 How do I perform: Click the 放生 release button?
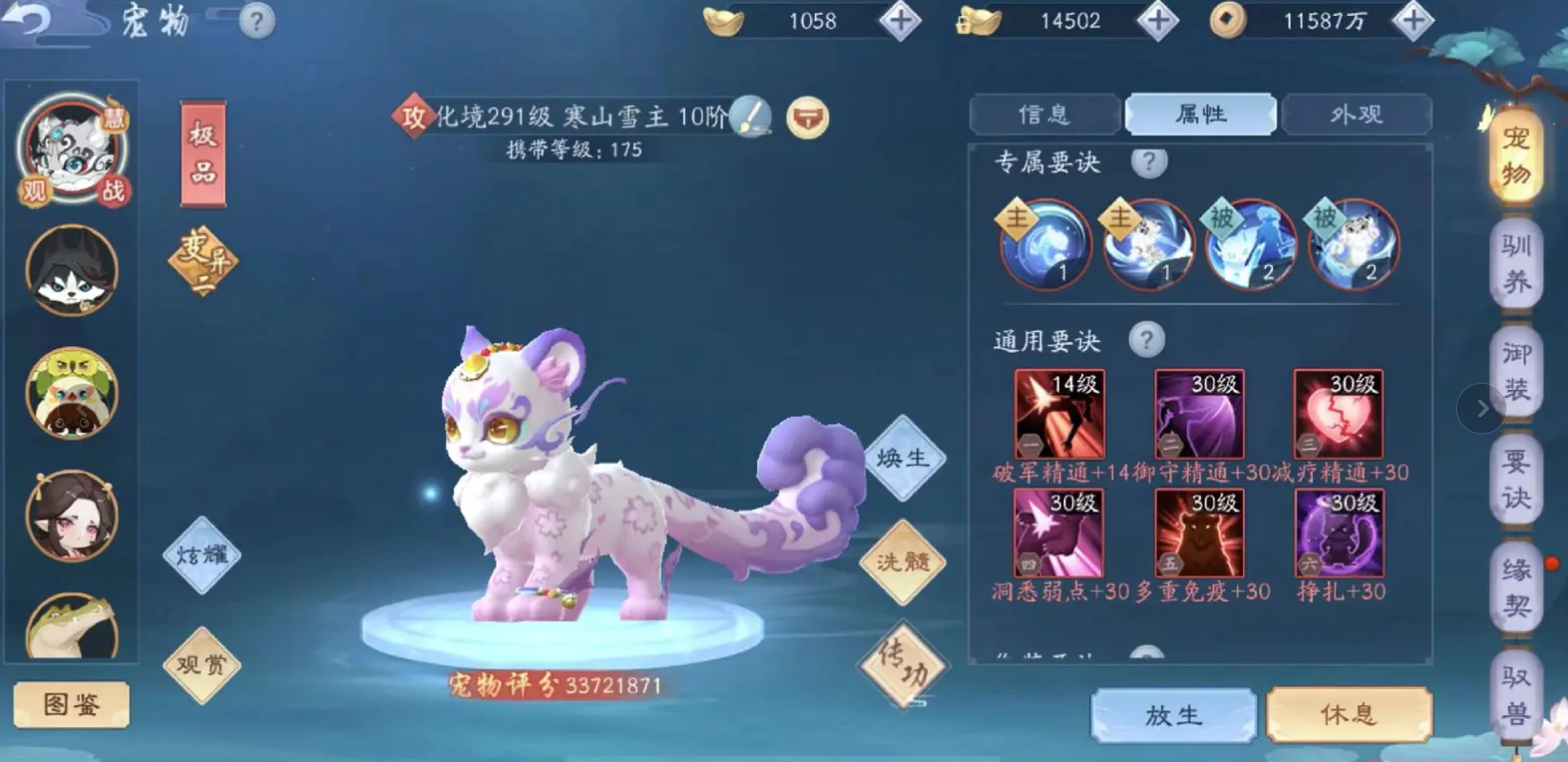click(1174, 715)
